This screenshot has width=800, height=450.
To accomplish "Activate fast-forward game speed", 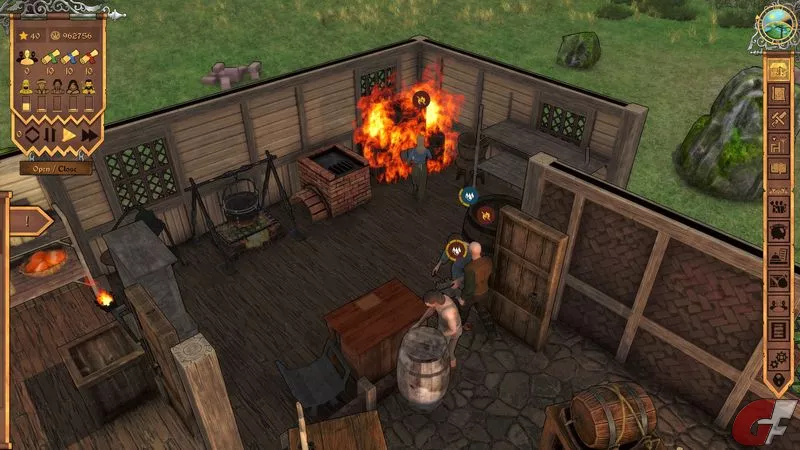I will click(x=89, y=134).
